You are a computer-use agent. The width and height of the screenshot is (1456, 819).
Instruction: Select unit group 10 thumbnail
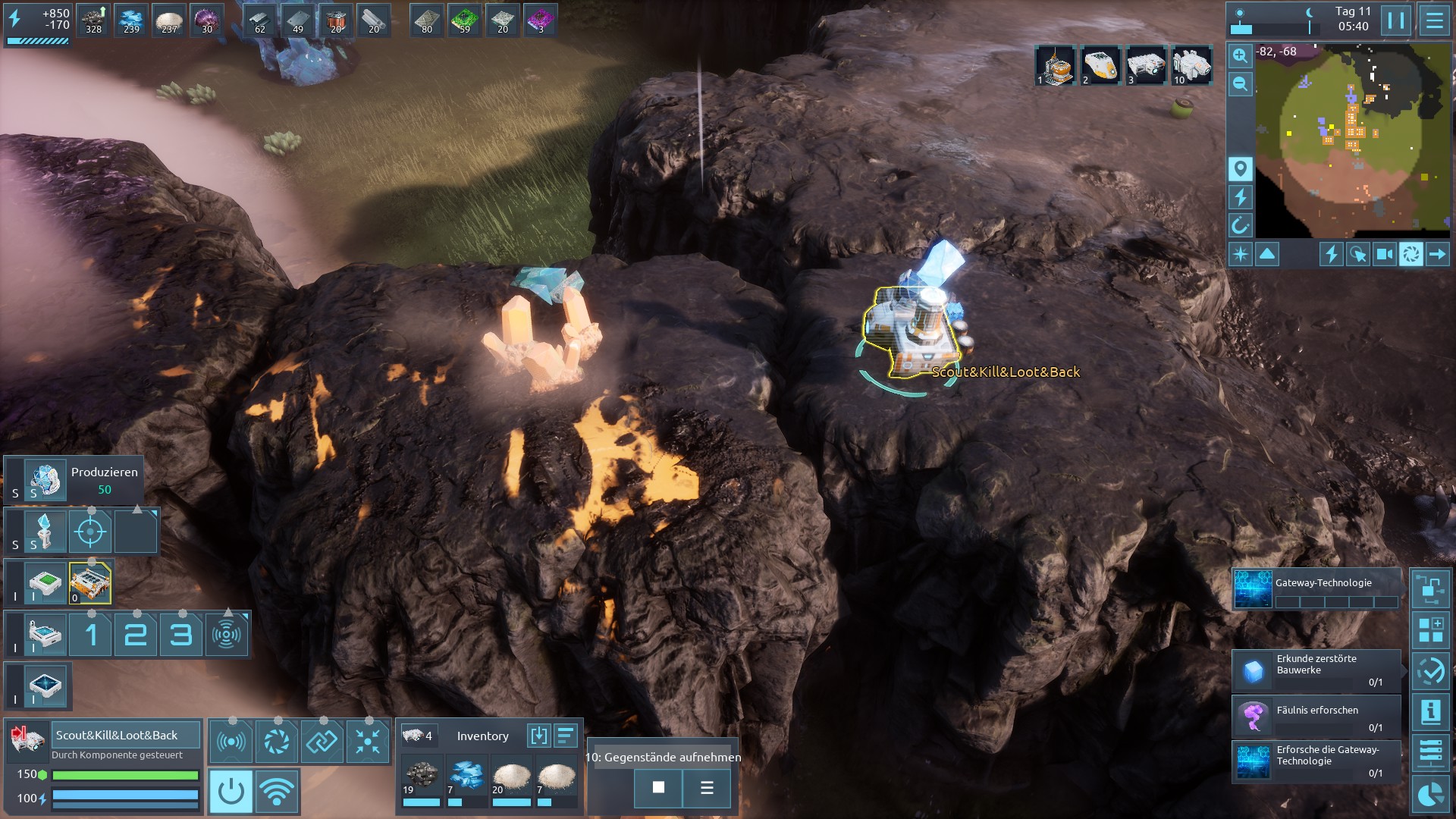[1191, 65]
